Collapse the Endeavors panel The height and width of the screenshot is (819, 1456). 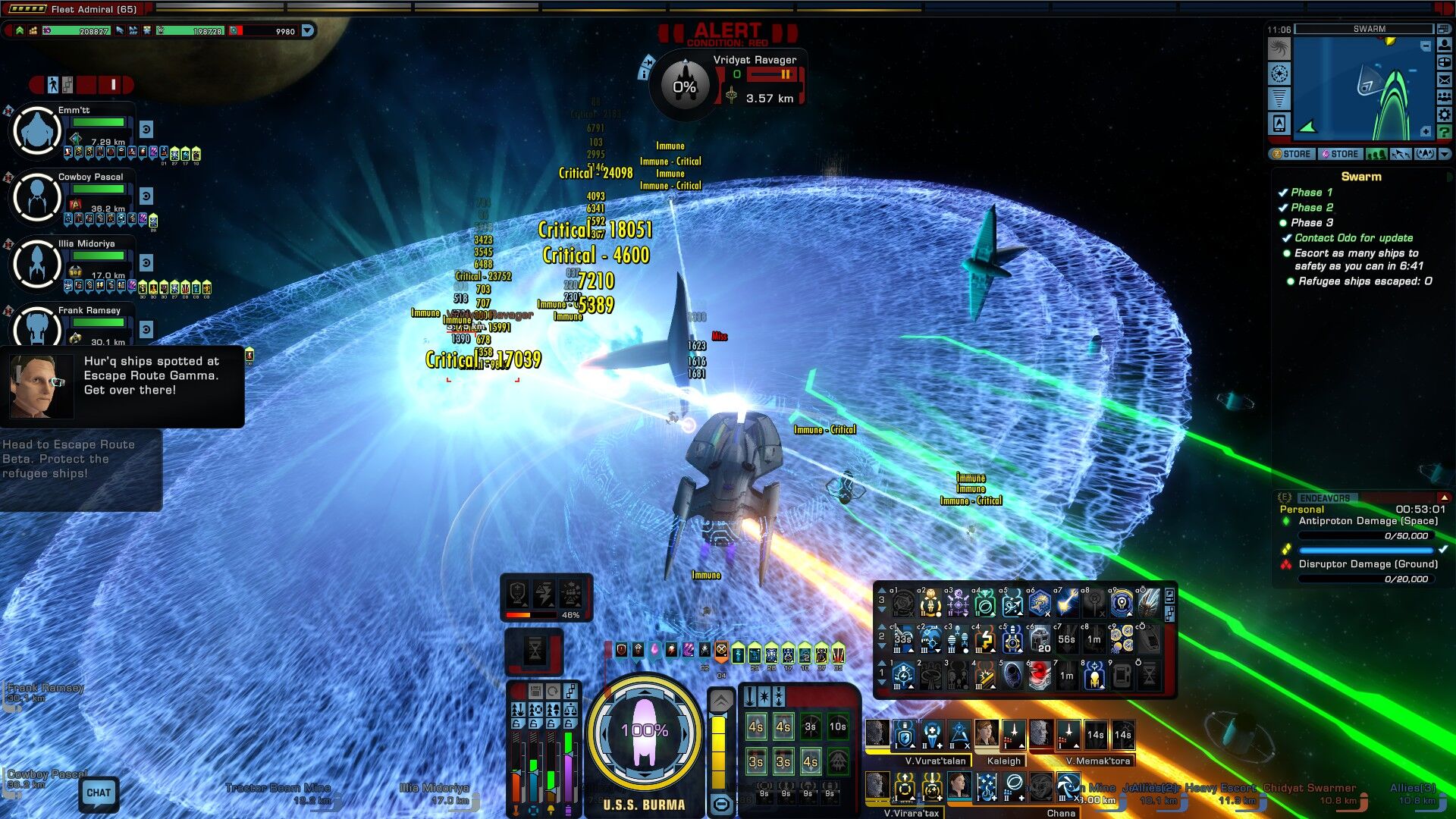[x=1444, y=497]
